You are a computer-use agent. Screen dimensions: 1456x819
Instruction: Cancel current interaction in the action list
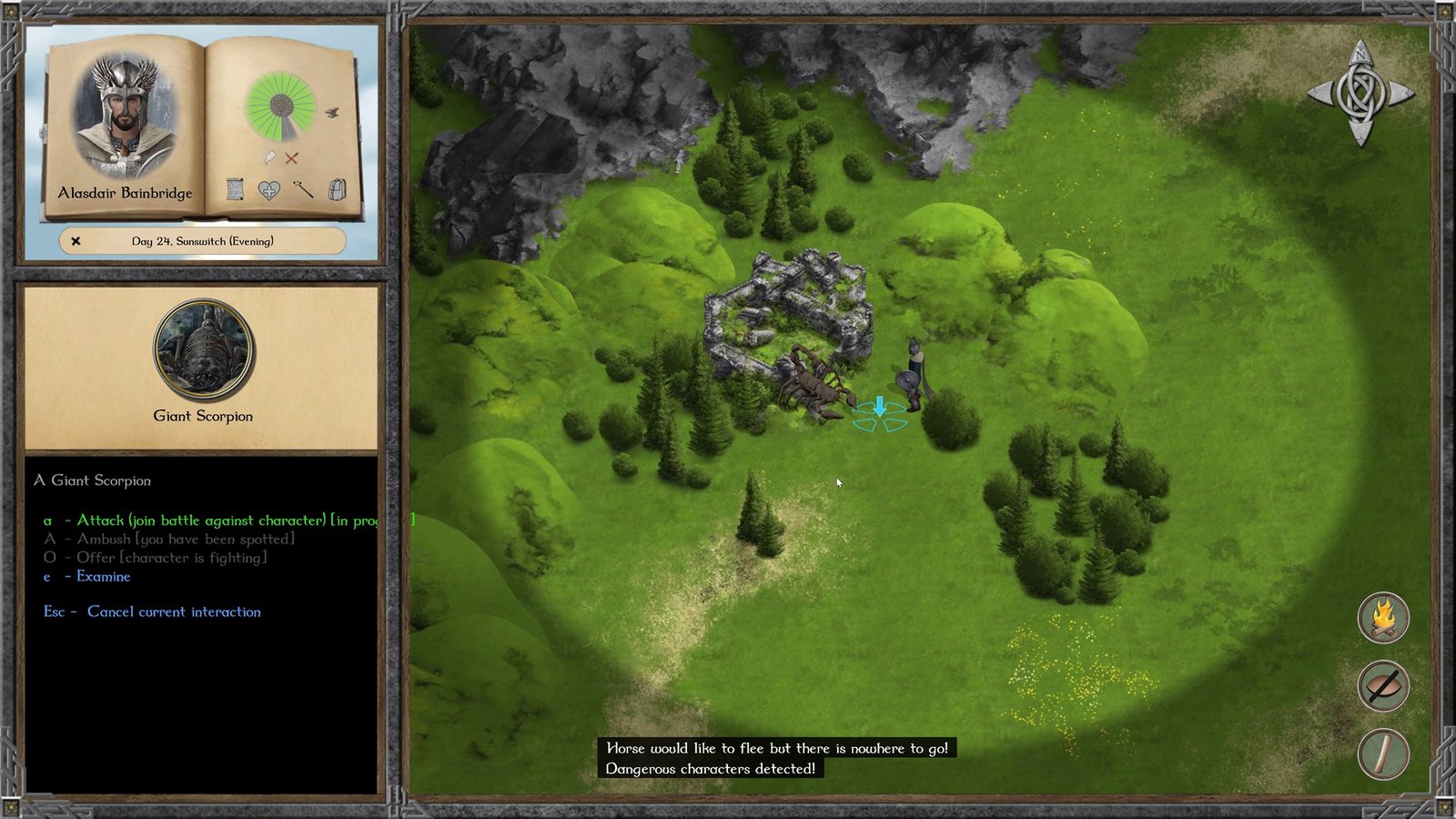click(x=173, y=612)
